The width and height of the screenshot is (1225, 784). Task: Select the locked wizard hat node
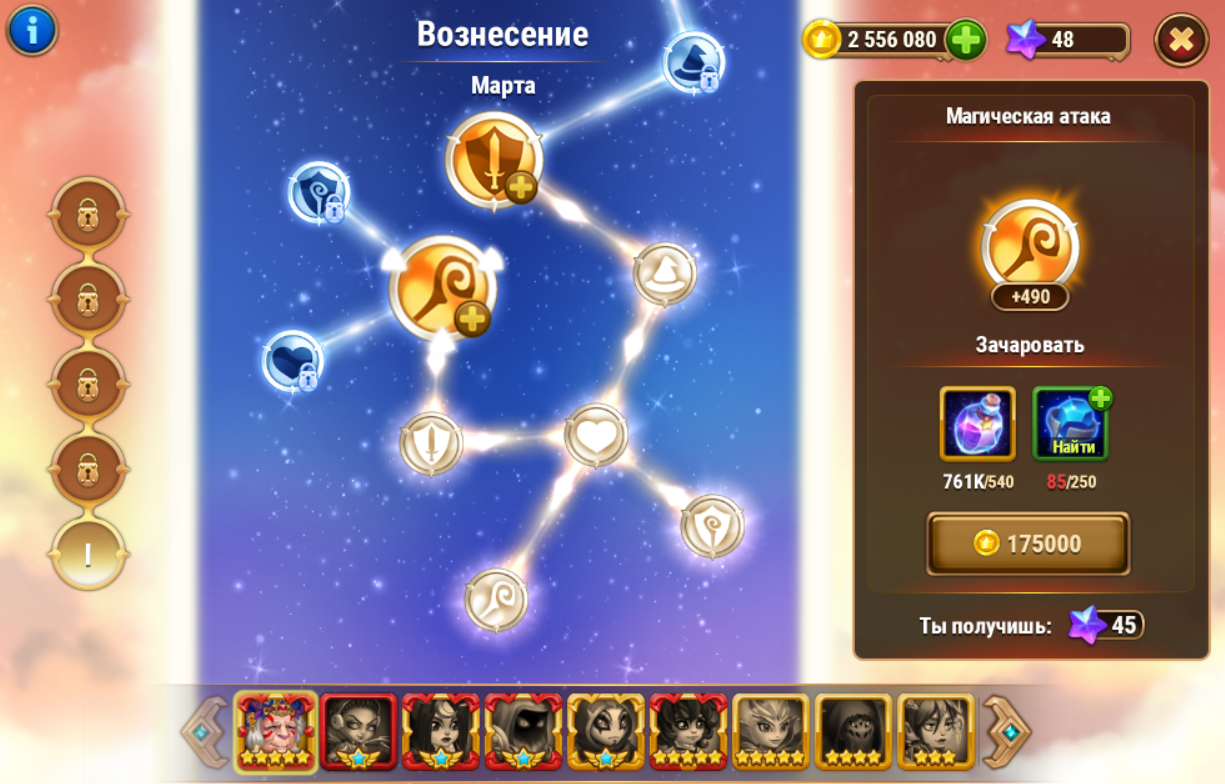(x=692, y=61)
